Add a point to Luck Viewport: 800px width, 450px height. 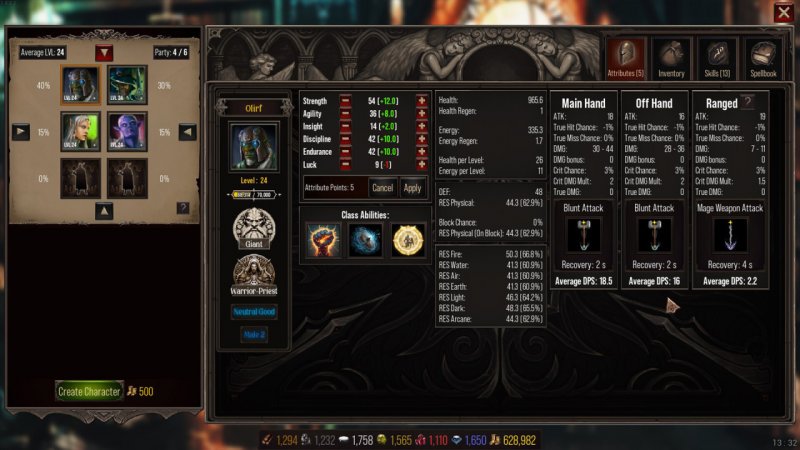point(421,165)
